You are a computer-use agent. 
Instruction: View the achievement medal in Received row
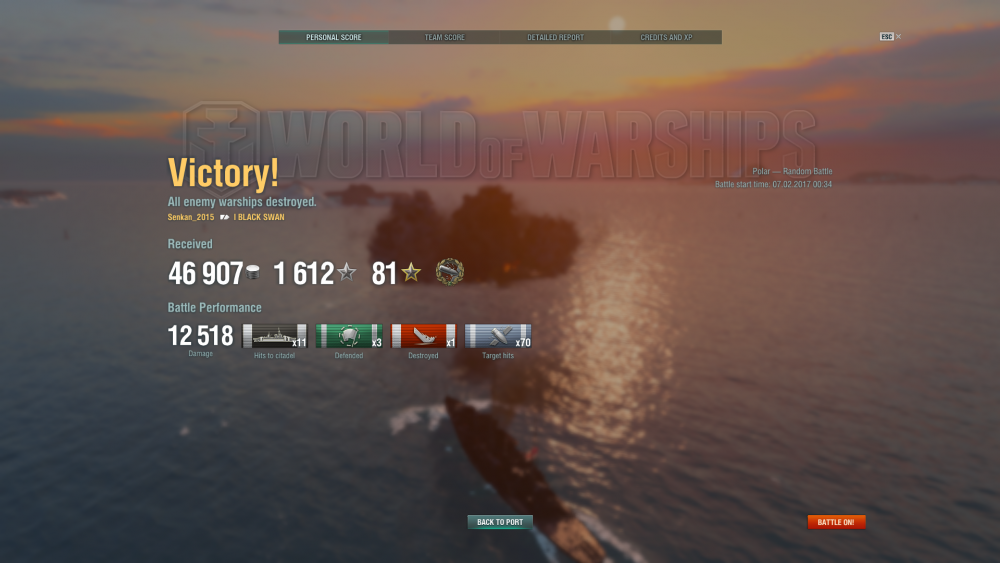point(450,272)
